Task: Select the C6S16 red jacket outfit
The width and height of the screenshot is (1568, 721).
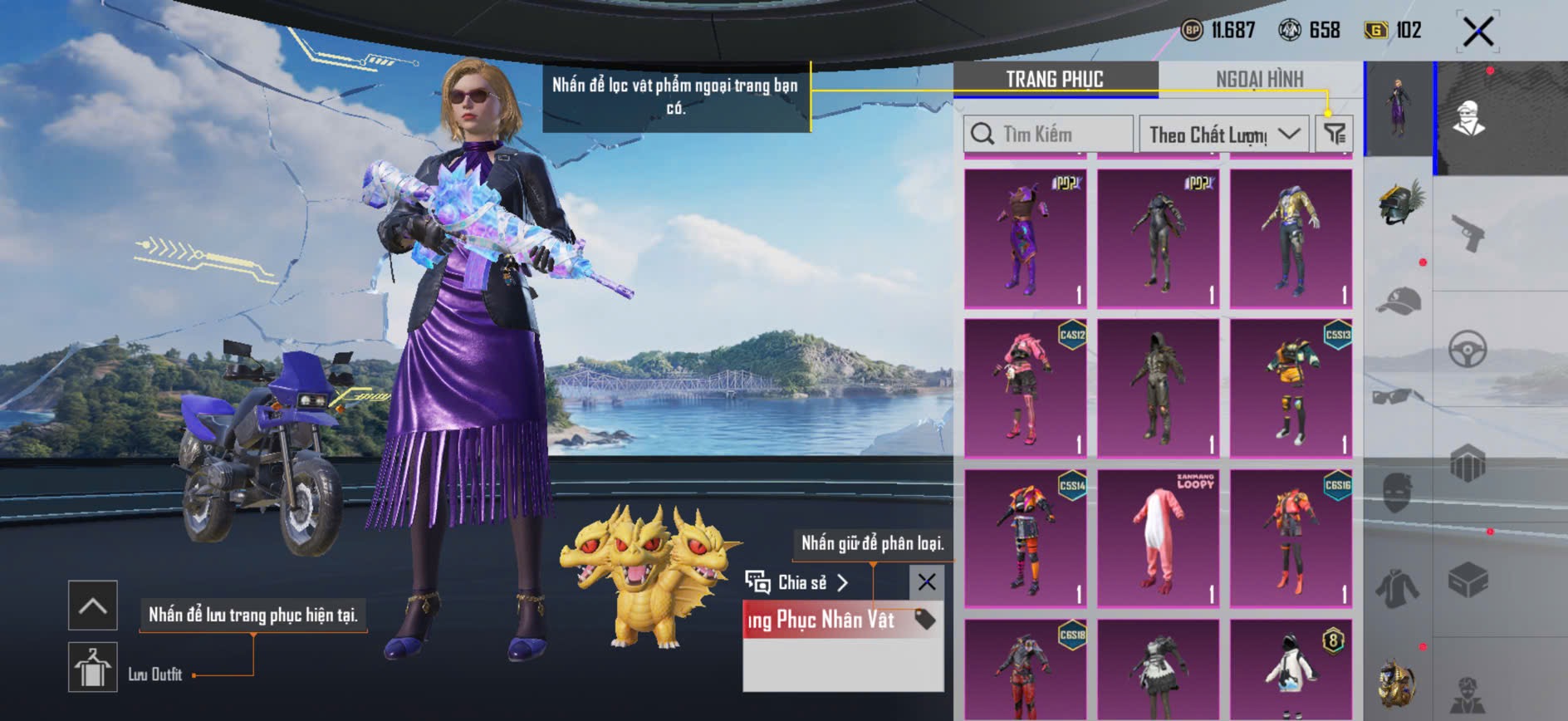Action: [1291, 537]
